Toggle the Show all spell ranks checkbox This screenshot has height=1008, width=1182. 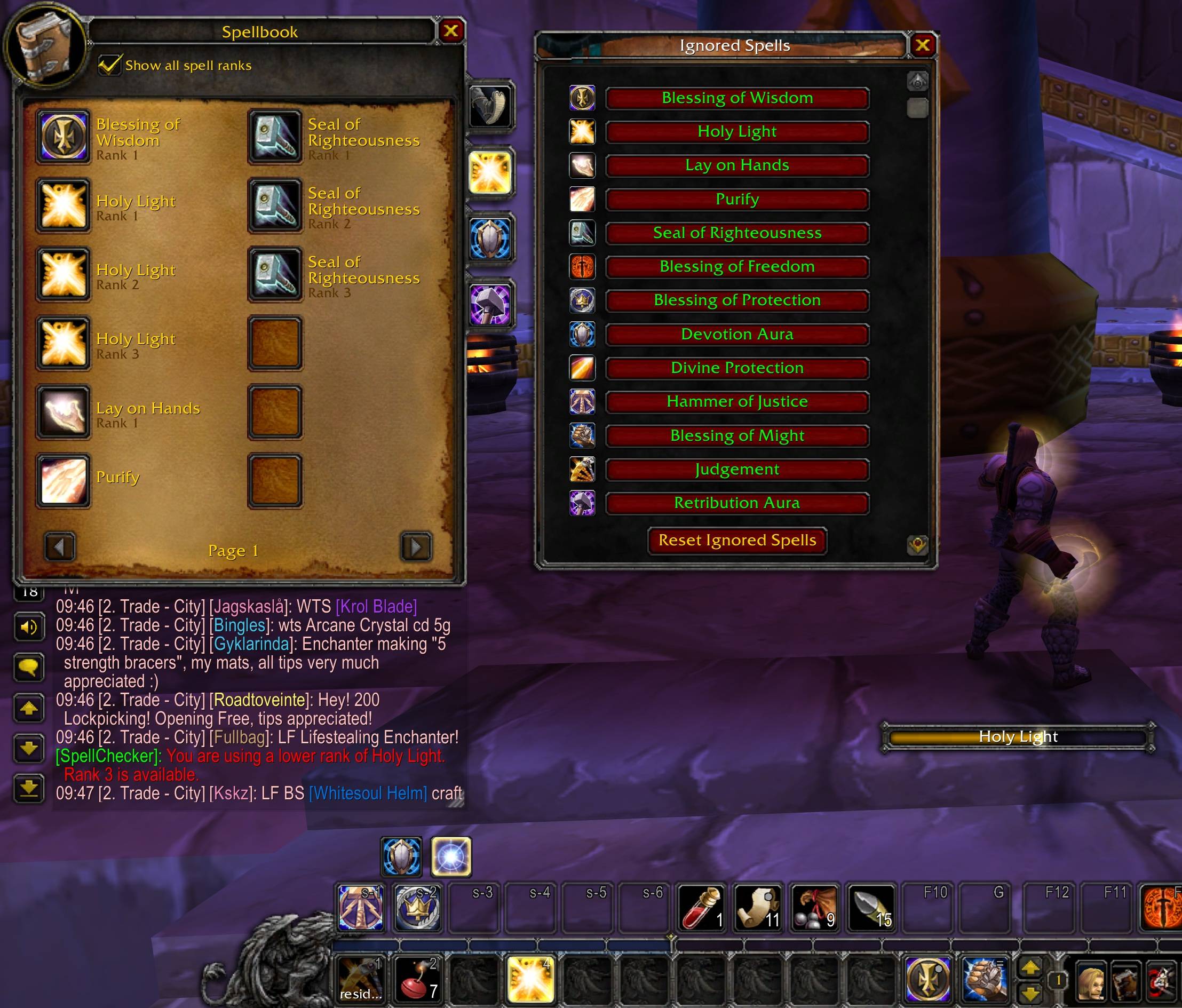[109, 64]
